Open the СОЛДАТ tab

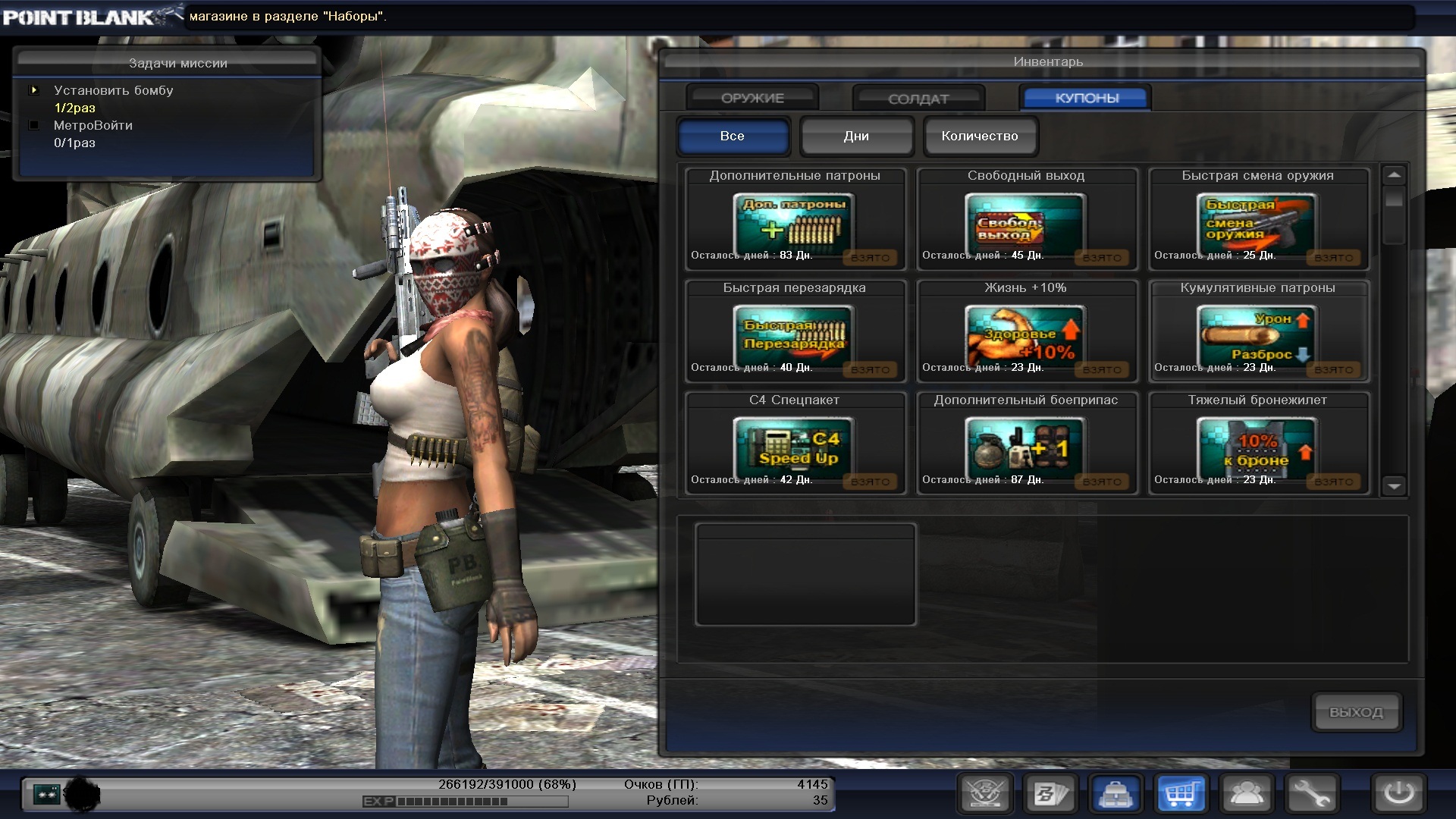pos(918,99)
